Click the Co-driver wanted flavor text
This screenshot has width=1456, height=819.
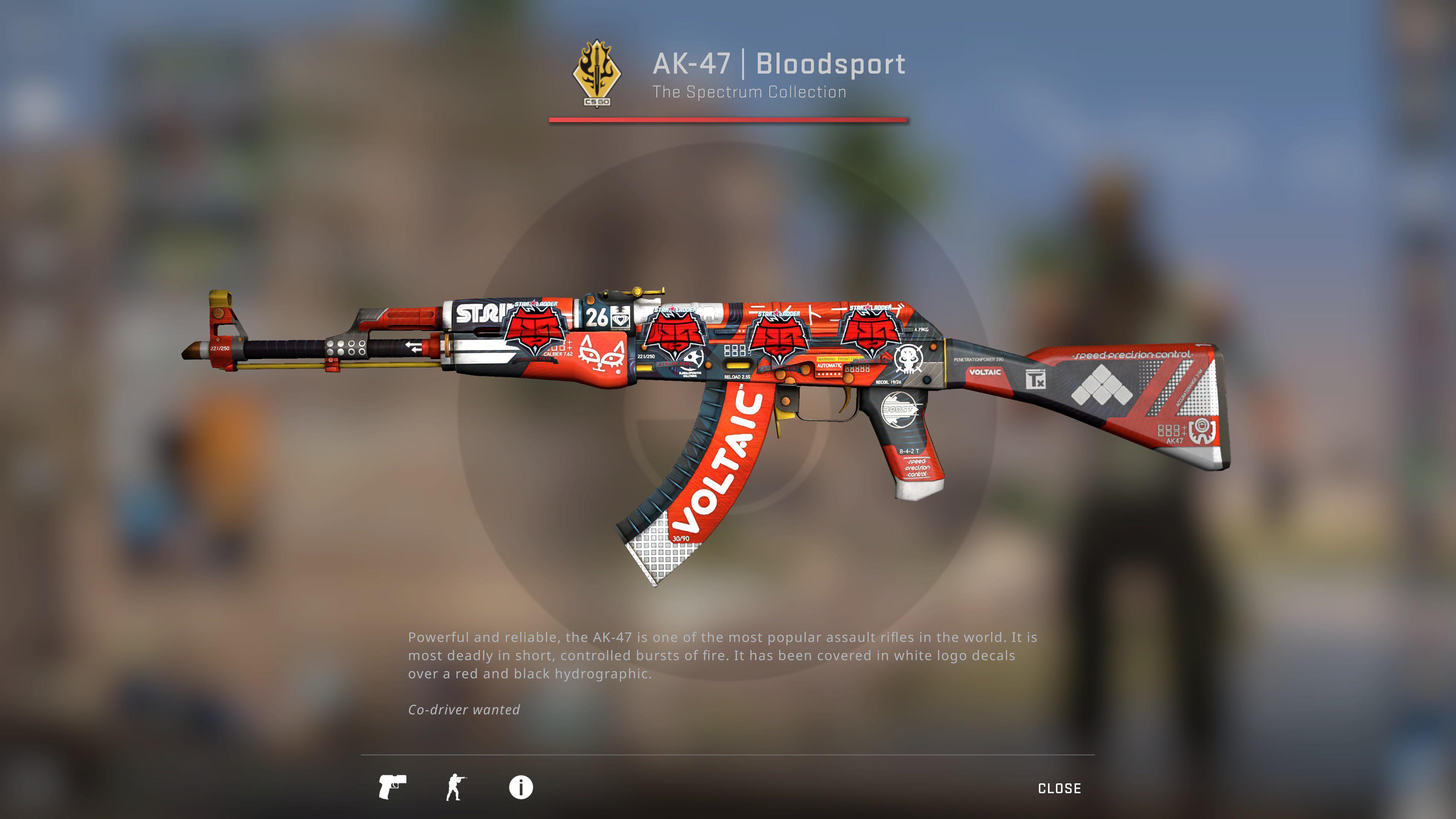[464, 709]
